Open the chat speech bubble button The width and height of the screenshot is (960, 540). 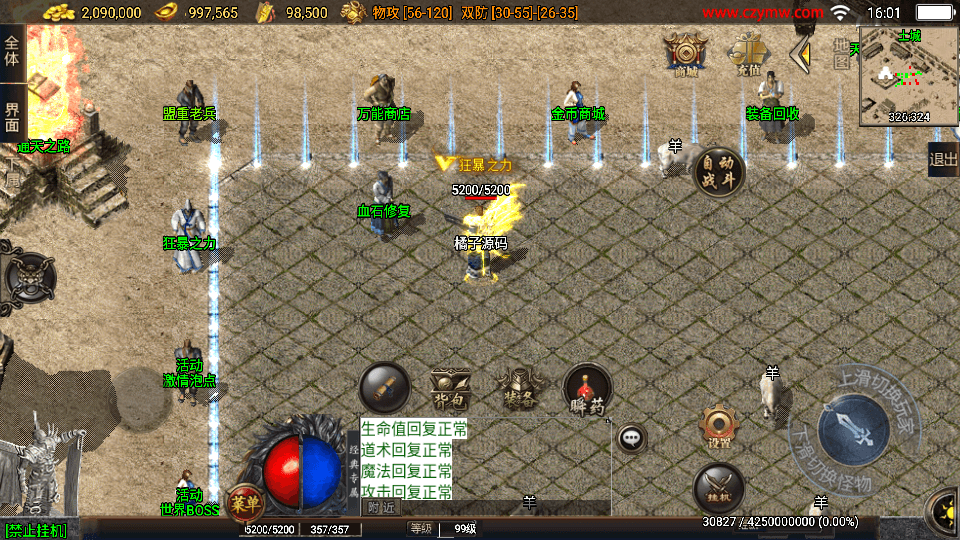[630, 437]
